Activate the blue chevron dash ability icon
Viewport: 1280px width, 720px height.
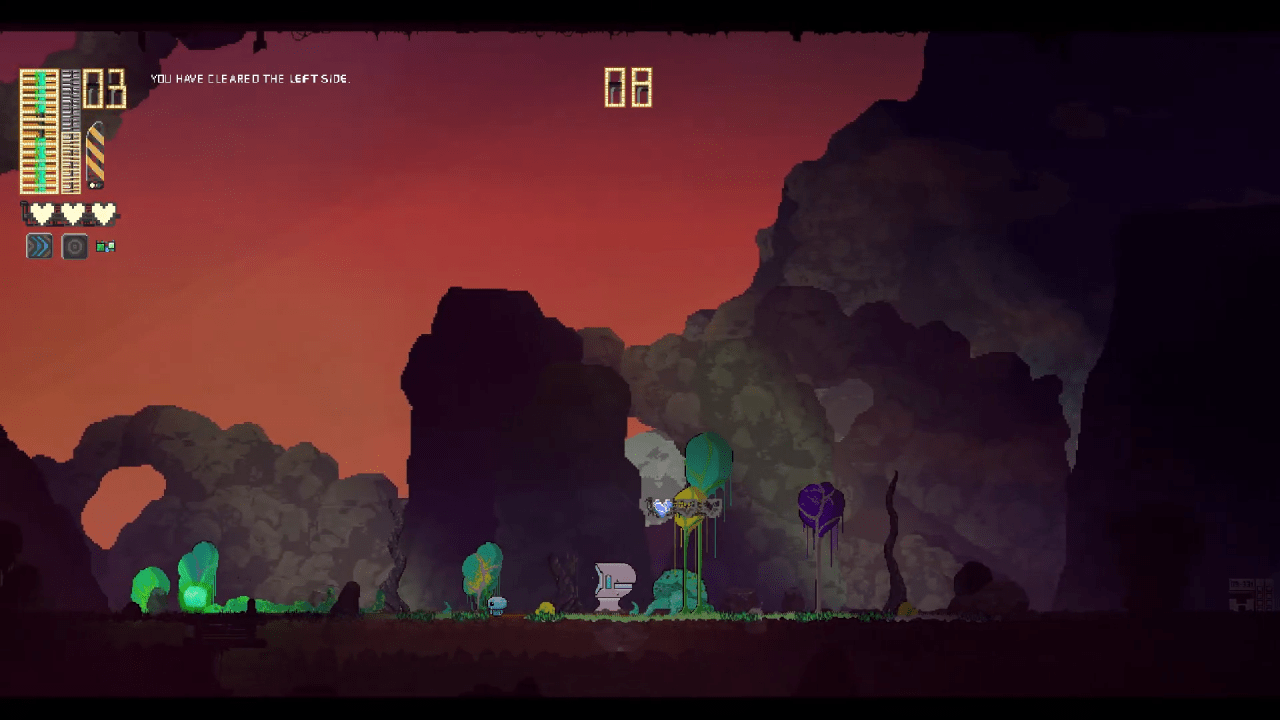pos(39,246)
